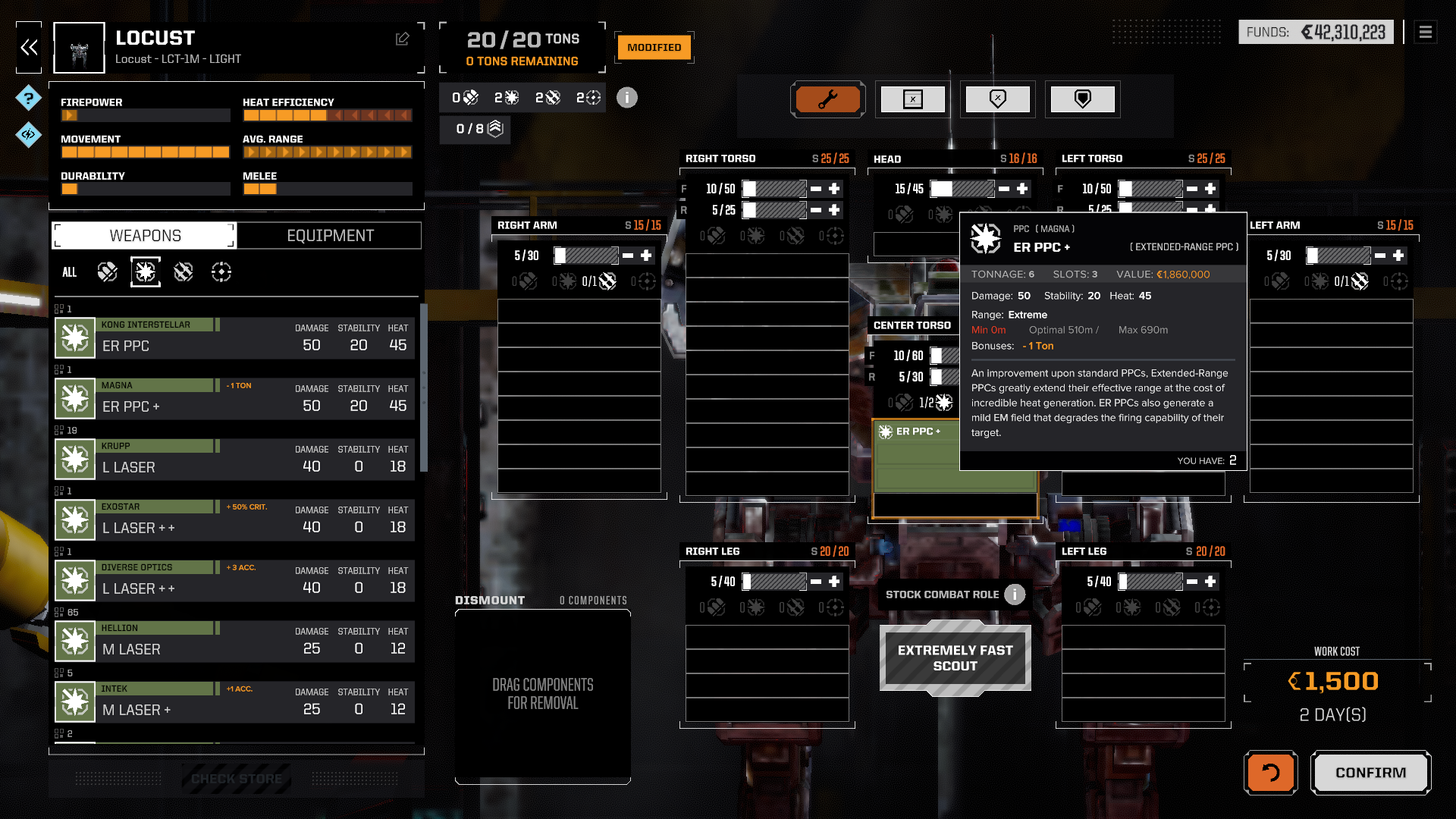Viewport: 1456px width, 819px height.
Task: Show all weapon types with ALL filter
Action: click(x=69, y=272)
